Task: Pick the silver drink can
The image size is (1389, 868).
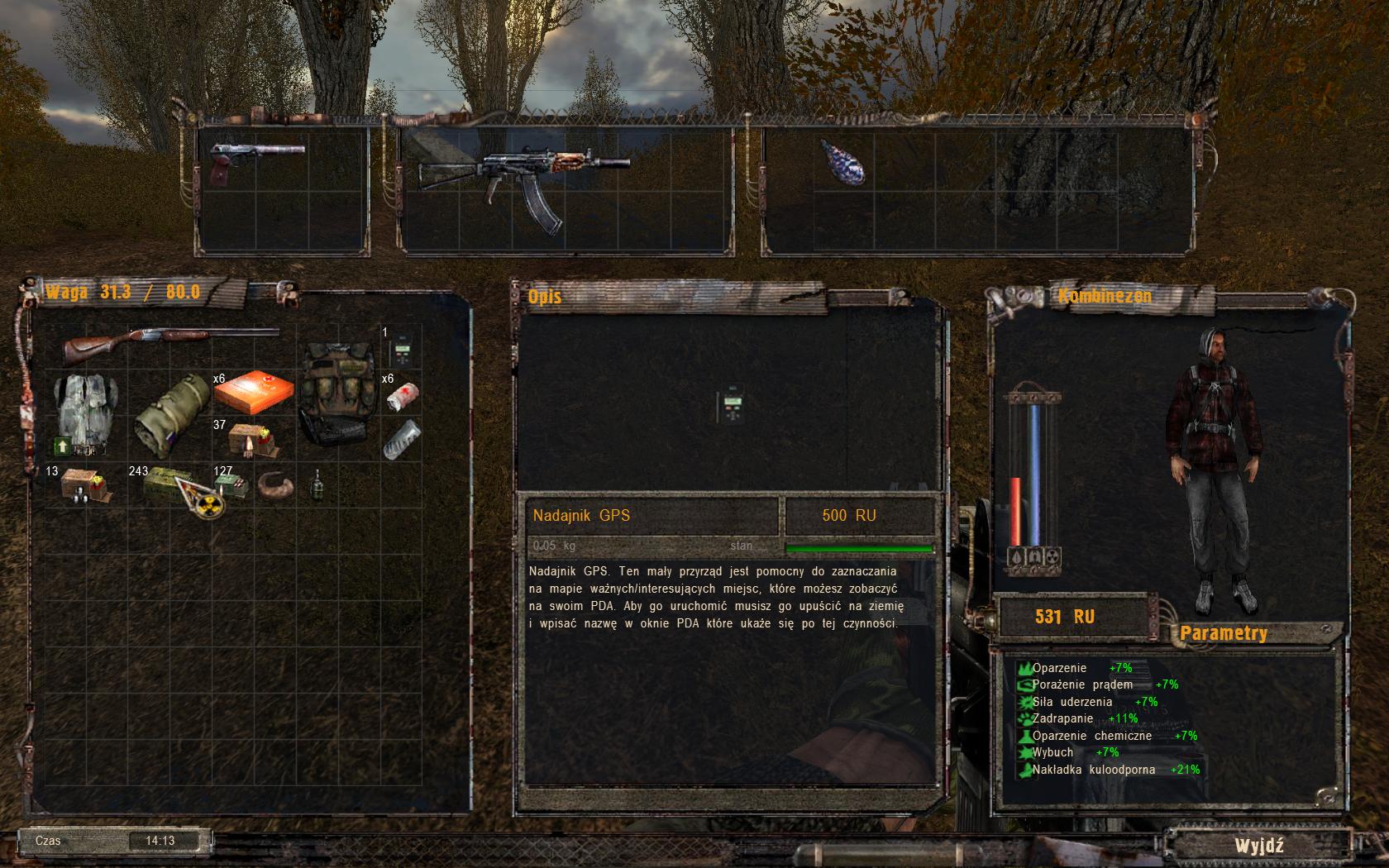Action: click(402, 438)
